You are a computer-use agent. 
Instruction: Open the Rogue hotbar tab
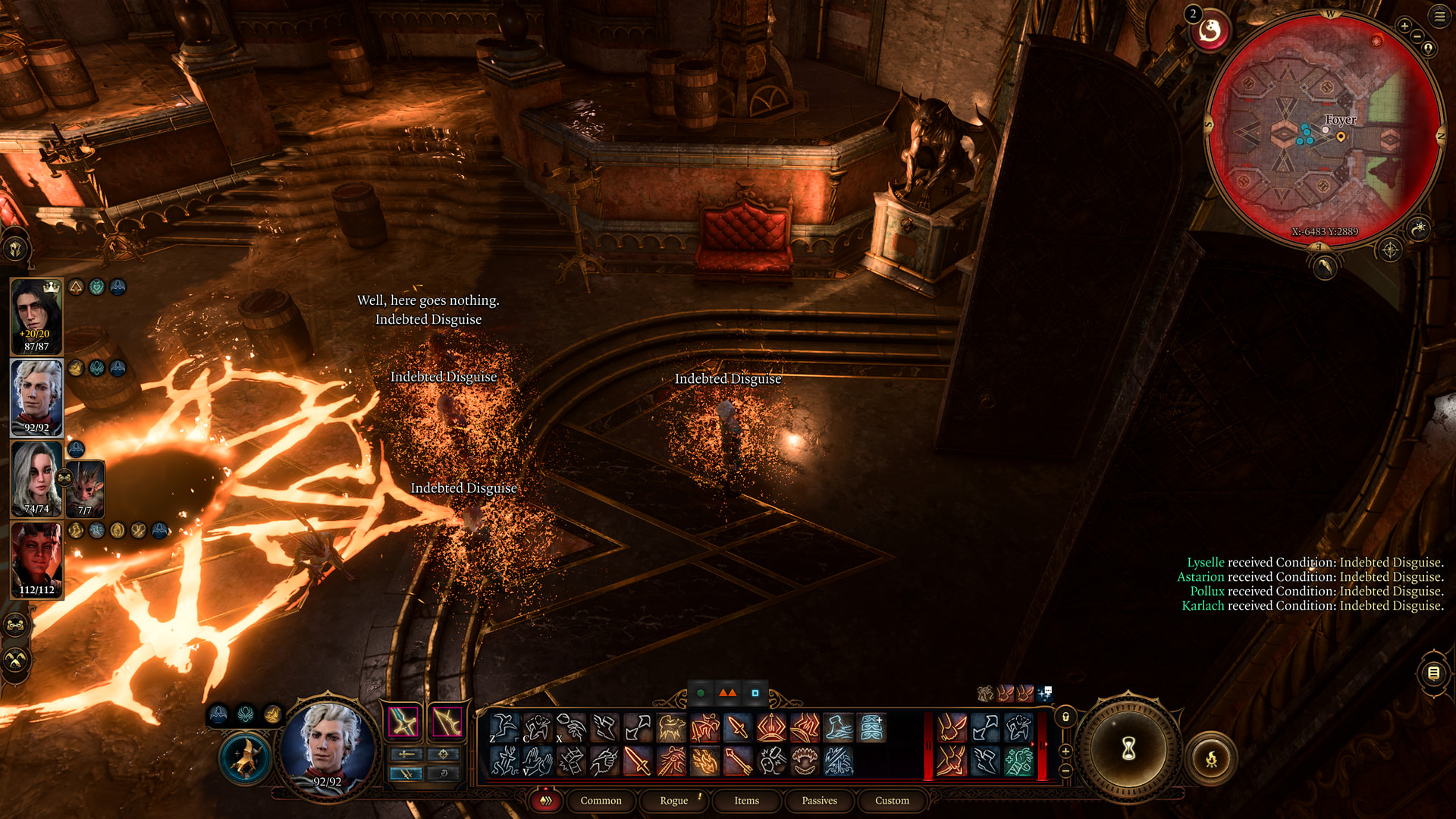coord(673,800)
